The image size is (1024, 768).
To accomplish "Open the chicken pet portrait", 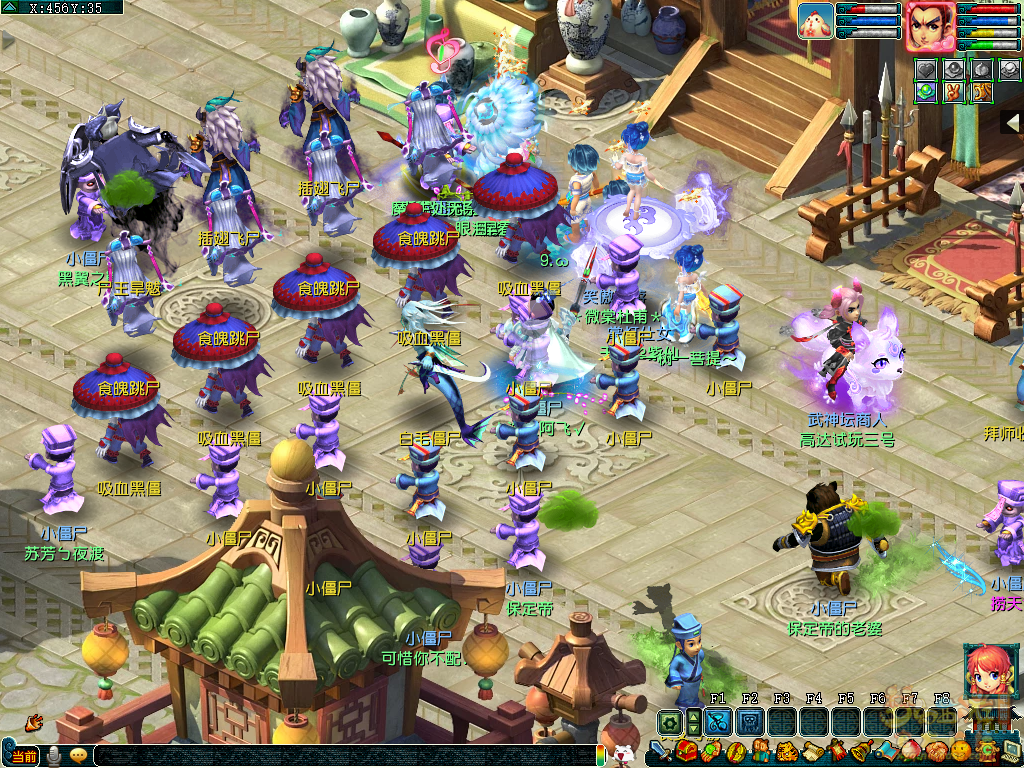I will 815,21.
